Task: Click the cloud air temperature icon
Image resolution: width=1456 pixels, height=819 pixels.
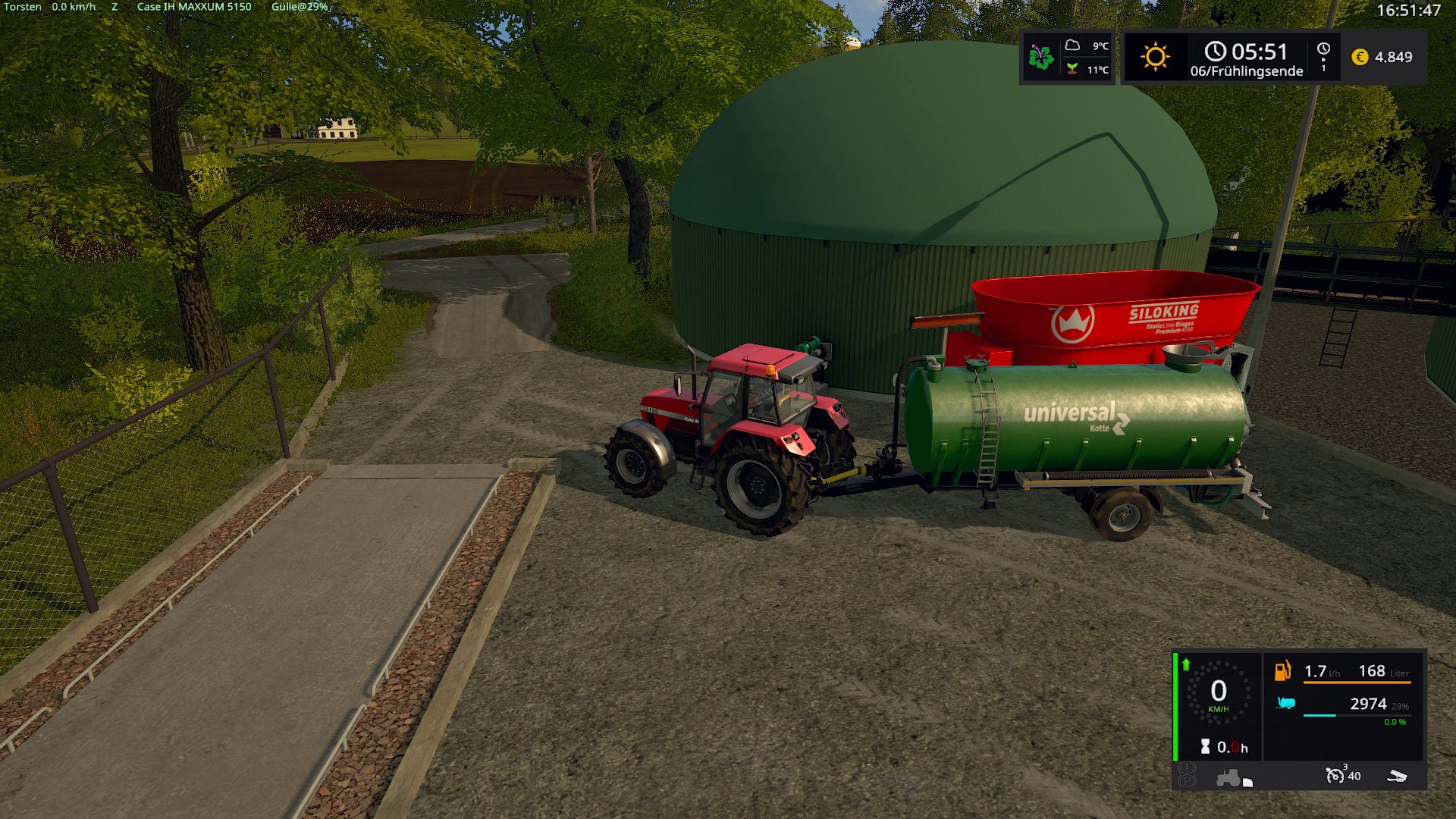Action: point(1072,45)
